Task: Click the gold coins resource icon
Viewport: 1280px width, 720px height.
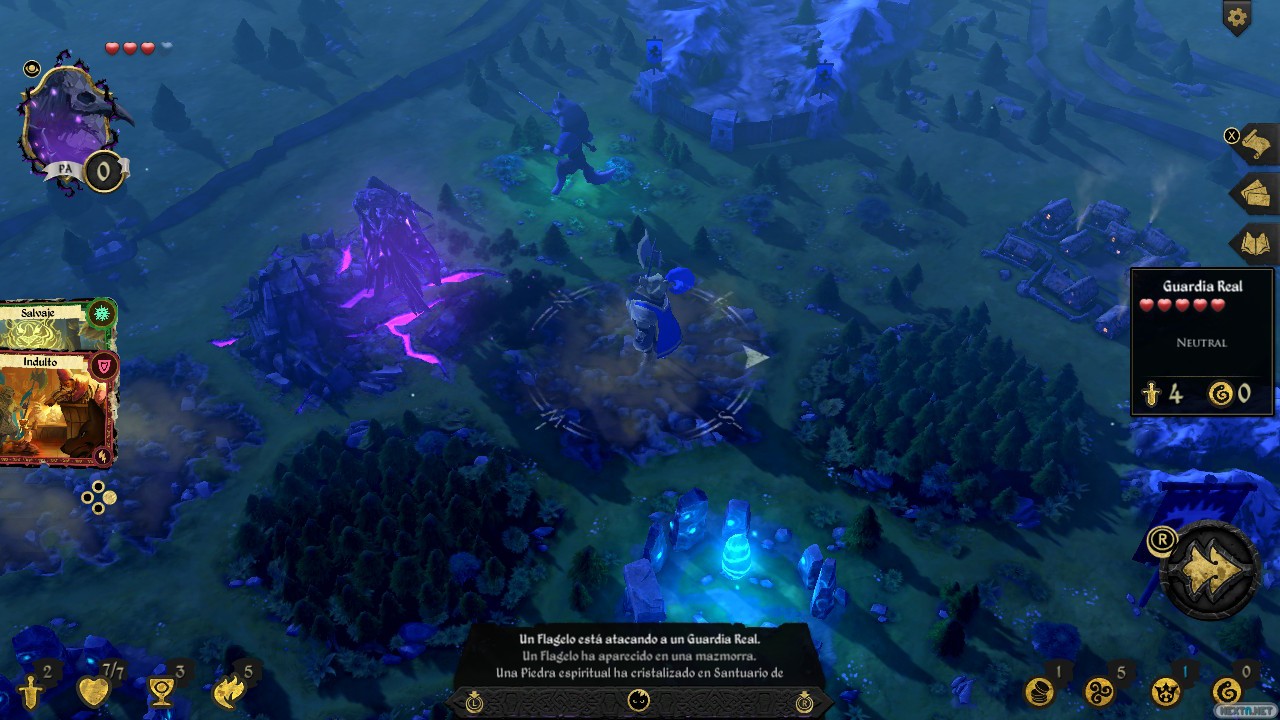Action: pyautogui.click(x=1039, y=691)
